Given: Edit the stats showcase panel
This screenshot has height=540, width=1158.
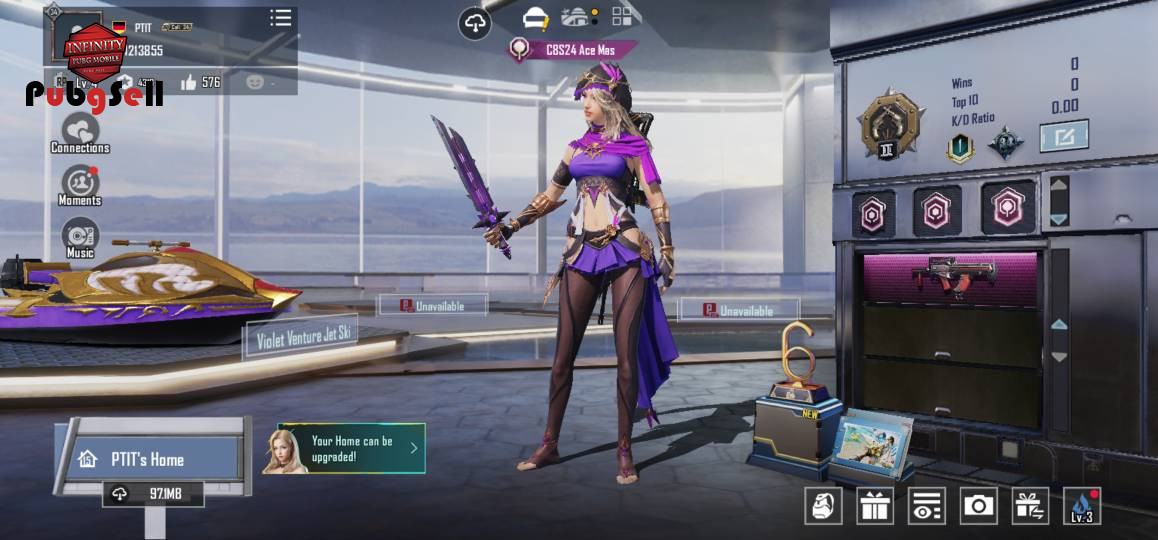Looking at the screenshot, I should click(1063, 135).
